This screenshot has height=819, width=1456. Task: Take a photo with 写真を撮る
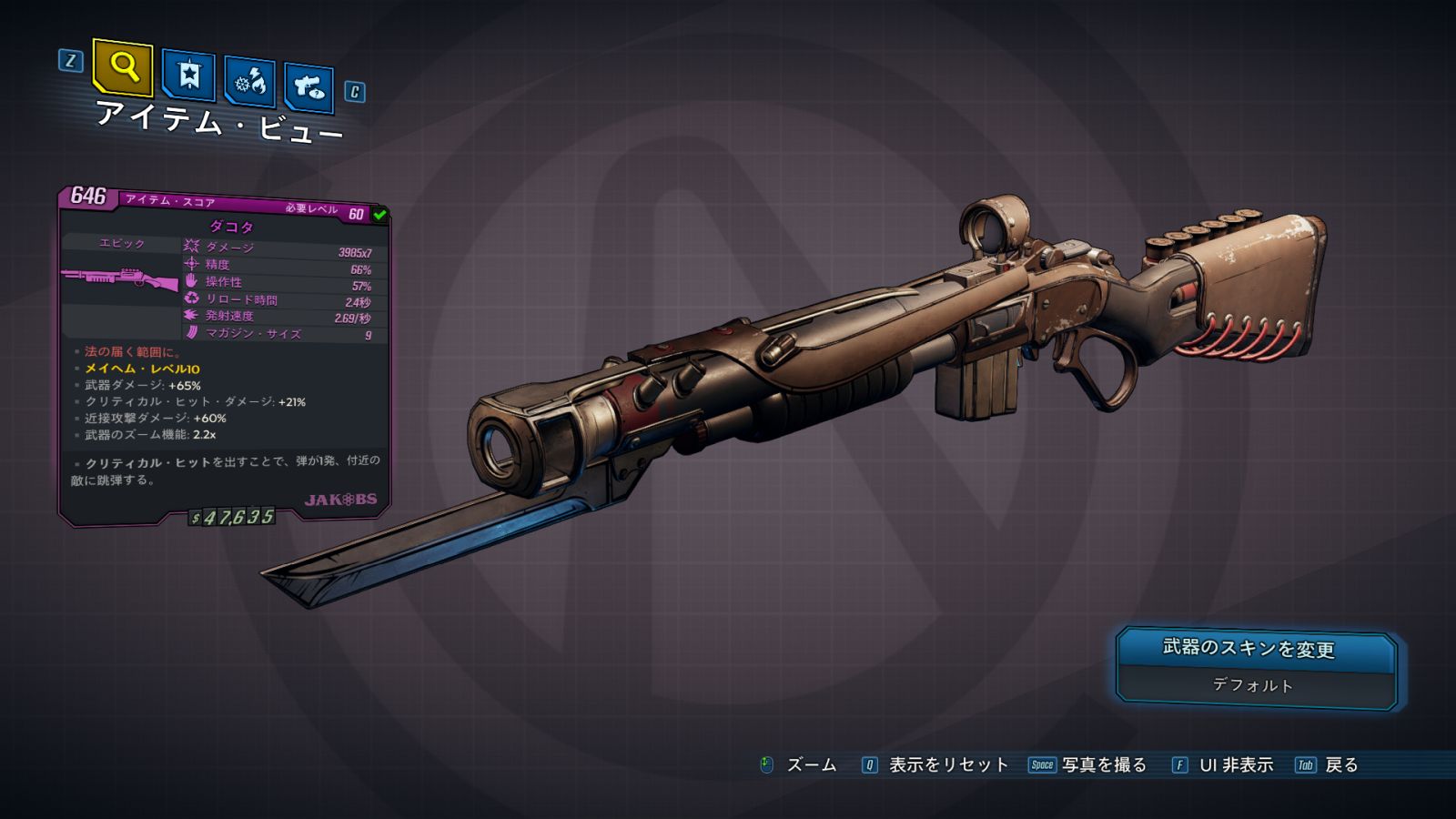coord(1088,765)
